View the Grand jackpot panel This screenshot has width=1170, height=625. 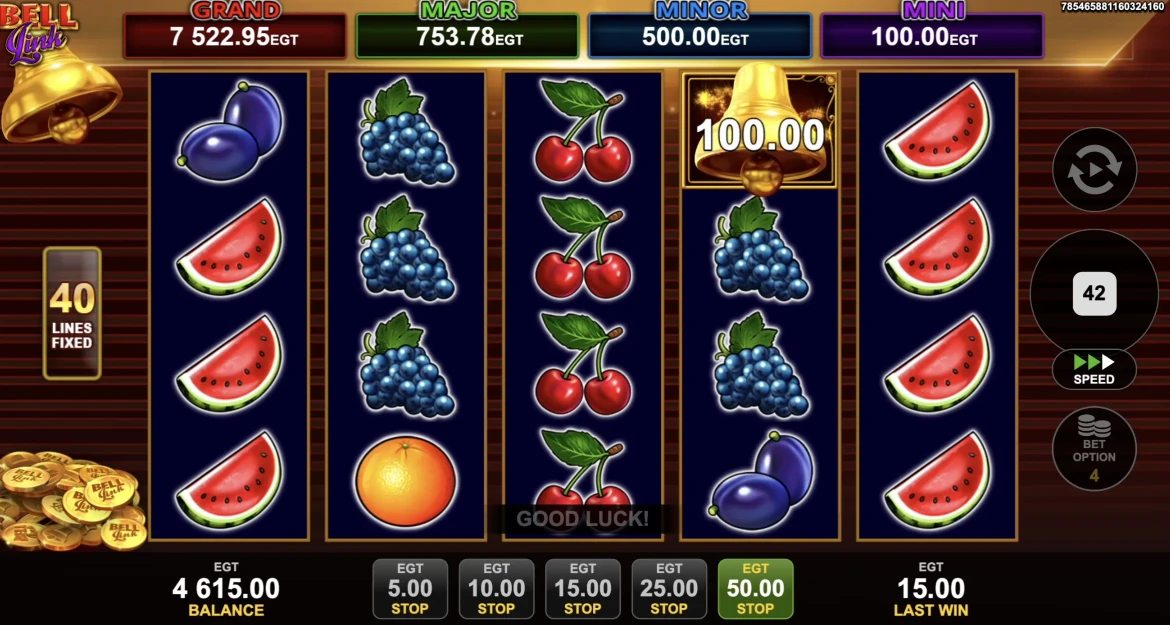point(235,34)
